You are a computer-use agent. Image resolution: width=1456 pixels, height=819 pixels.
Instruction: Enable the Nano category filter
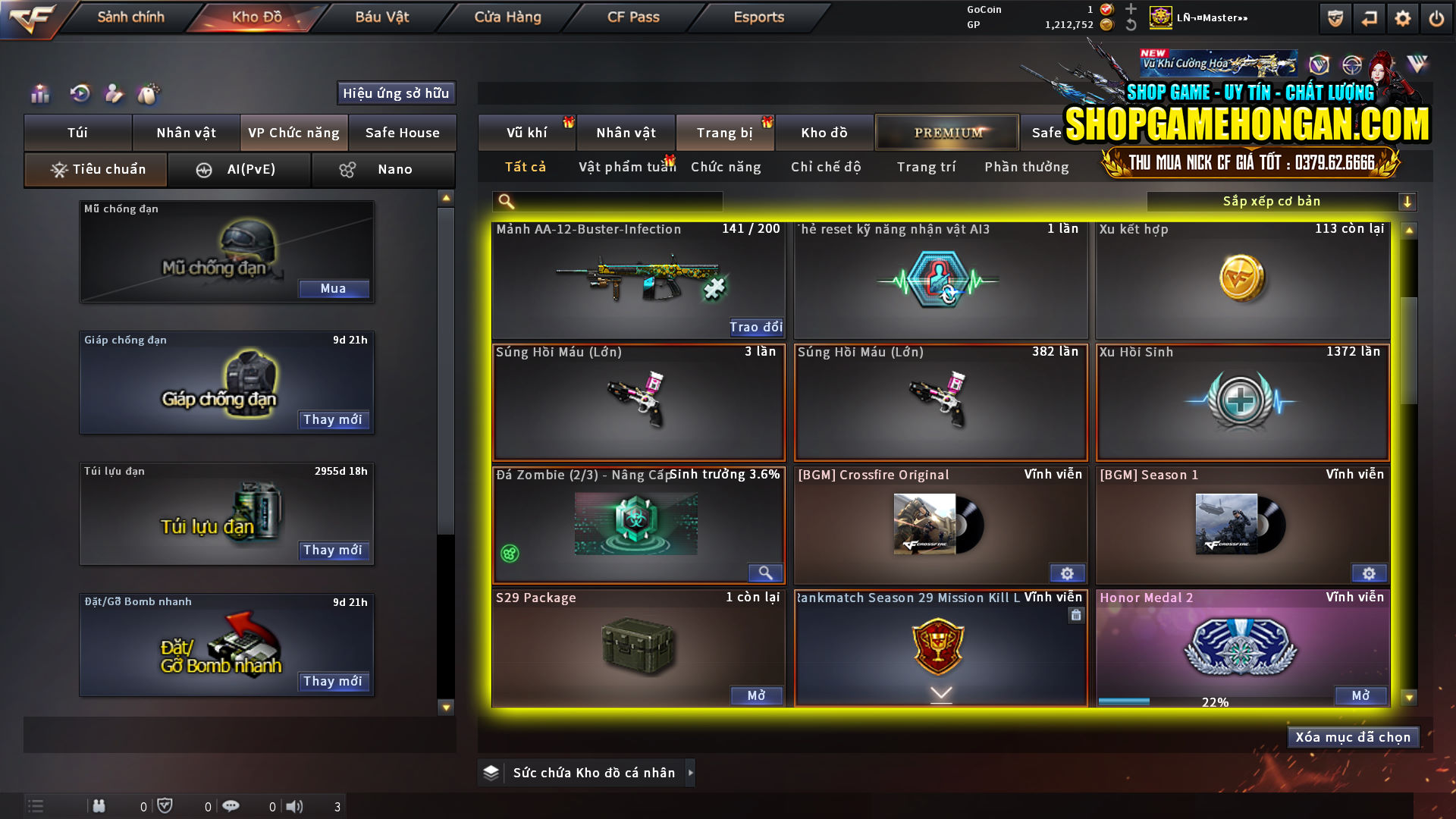pos(384,169)
